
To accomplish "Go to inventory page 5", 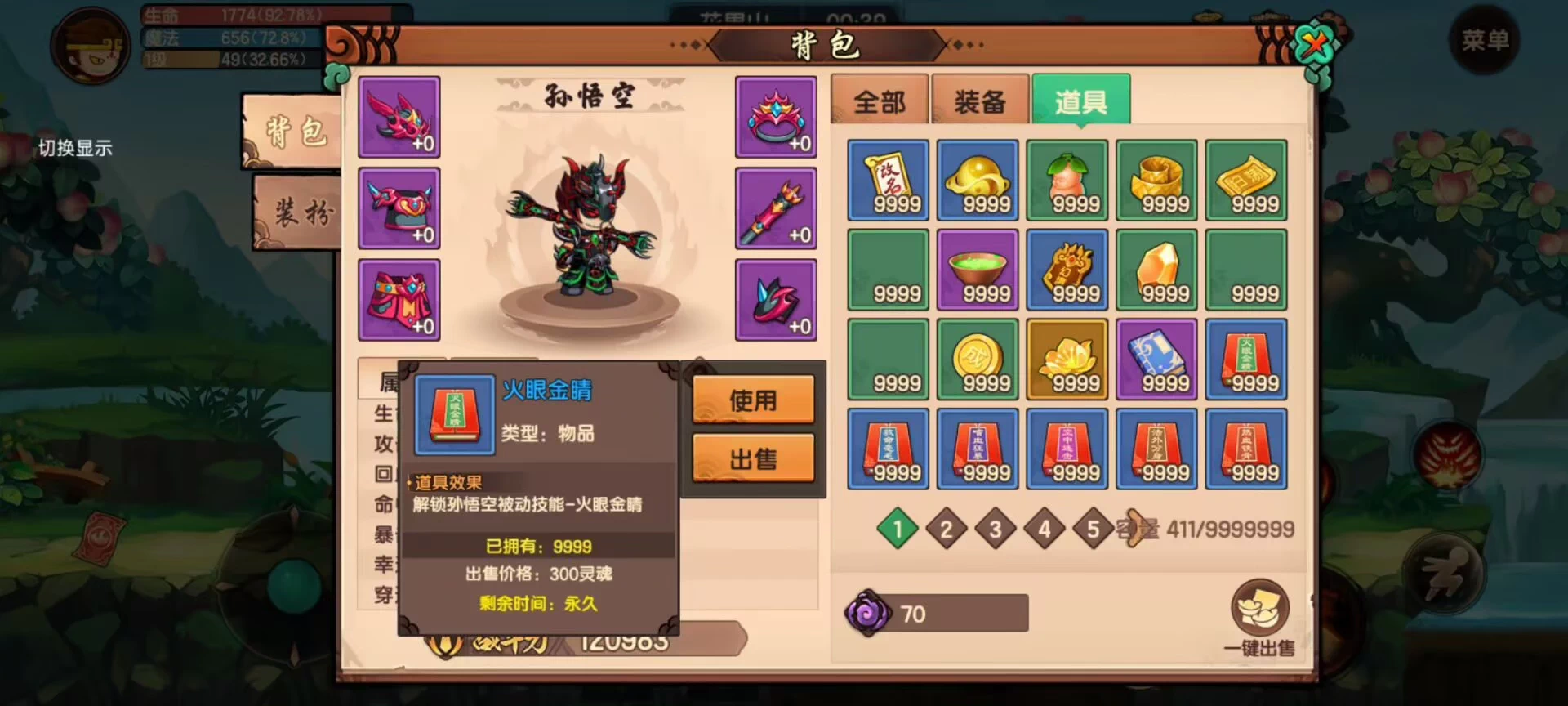I will 1093,529.
